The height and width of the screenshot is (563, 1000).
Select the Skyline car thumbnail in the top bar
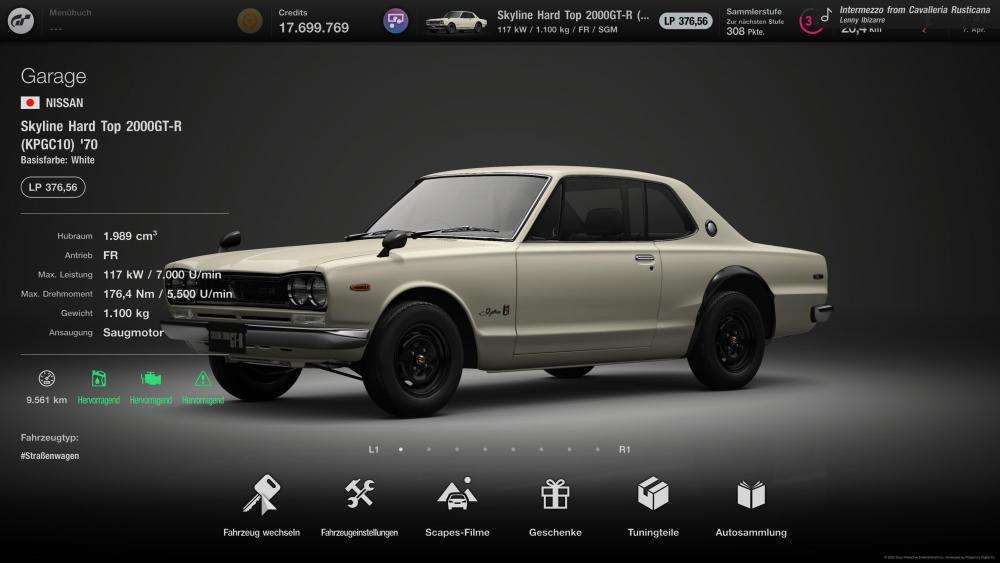pyautogui.click(x=456, y=21)
